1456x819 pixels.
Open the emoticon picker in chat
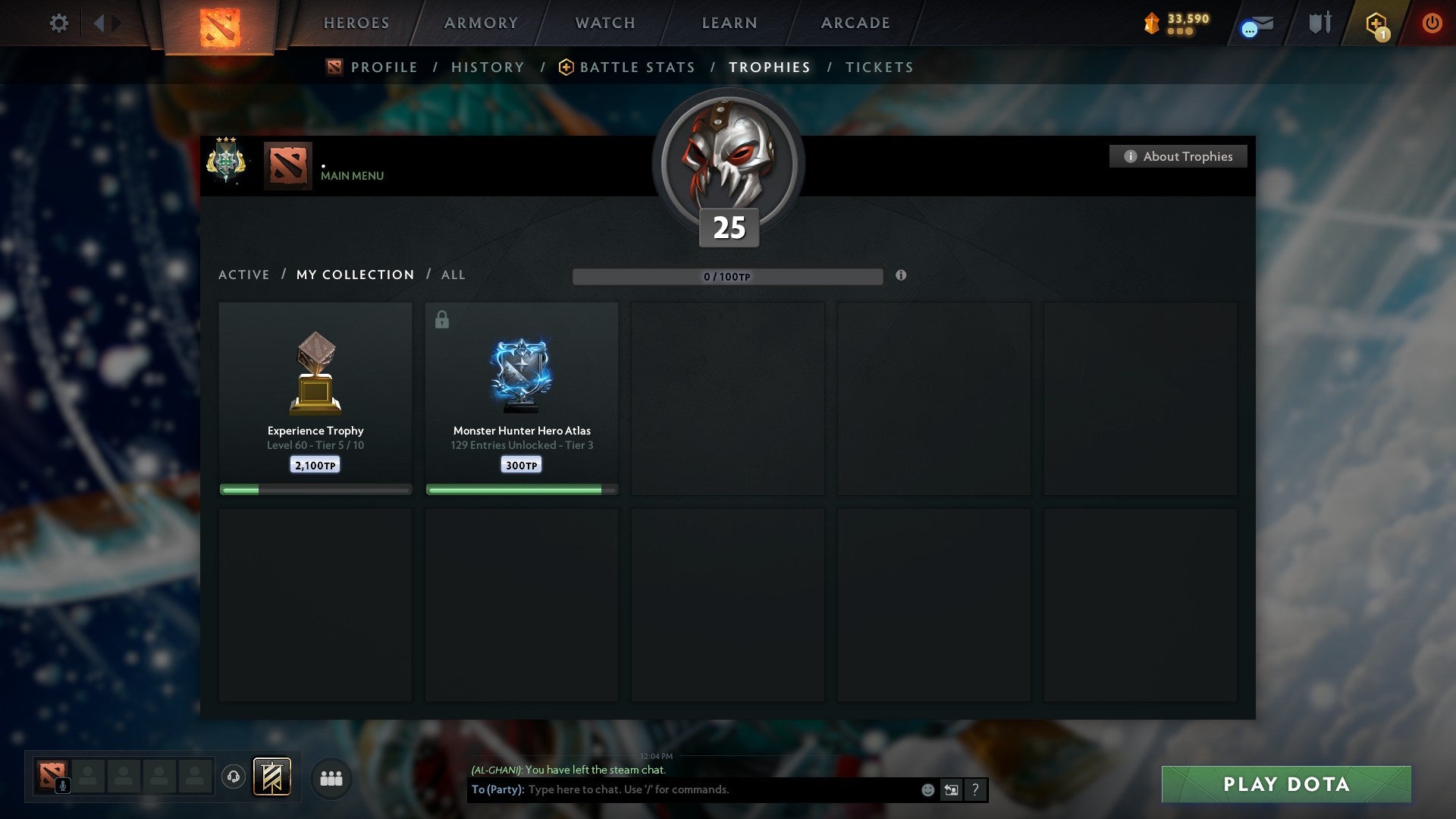click(927, 789)
